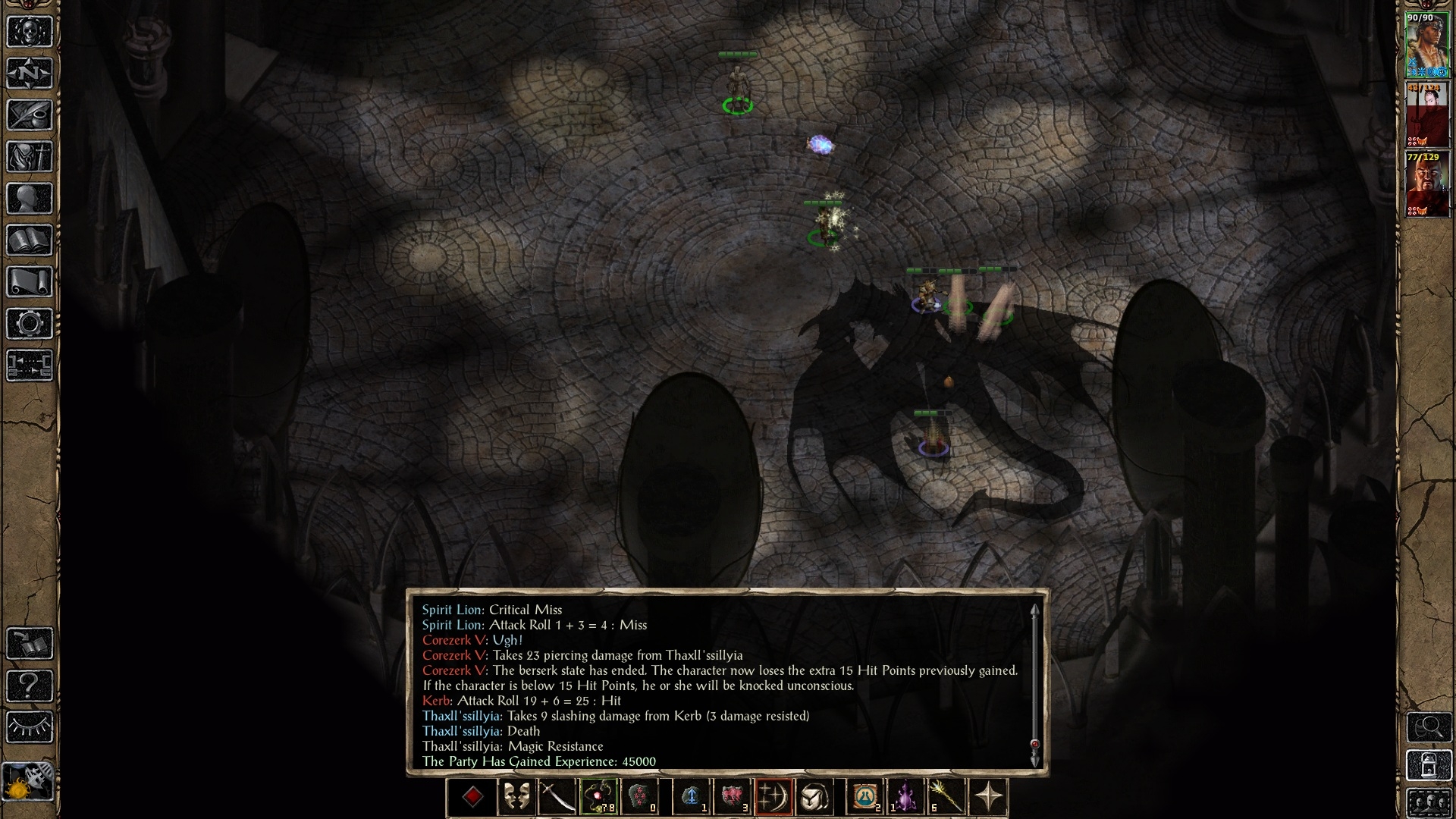This screenshot has width=1456, height=819.
Task: Open the priest scroll screen
Action: (30, 282)
